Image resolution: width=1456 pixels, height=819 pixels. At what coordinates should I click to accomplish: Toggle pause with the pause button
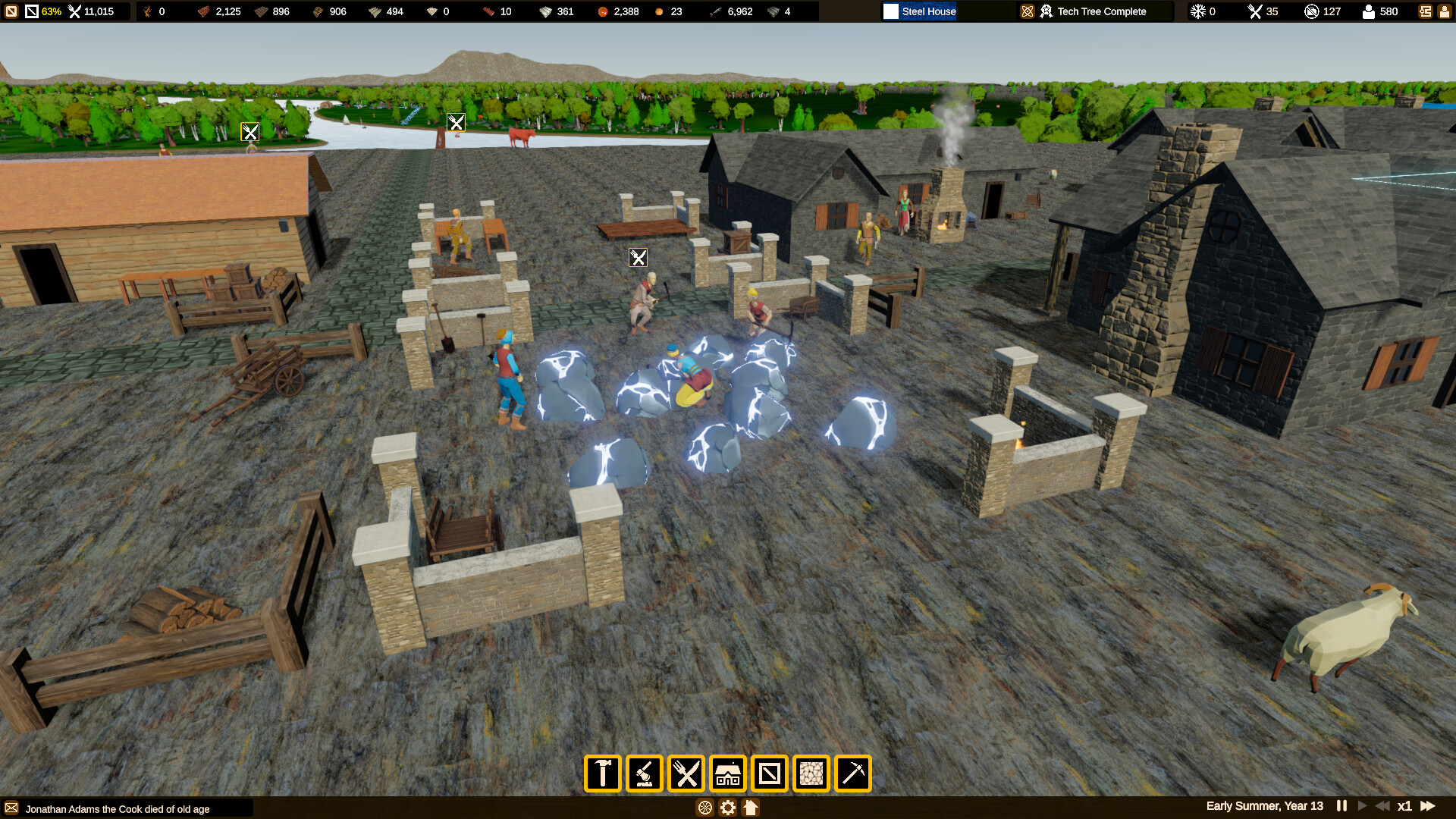tap(1341, 806)
